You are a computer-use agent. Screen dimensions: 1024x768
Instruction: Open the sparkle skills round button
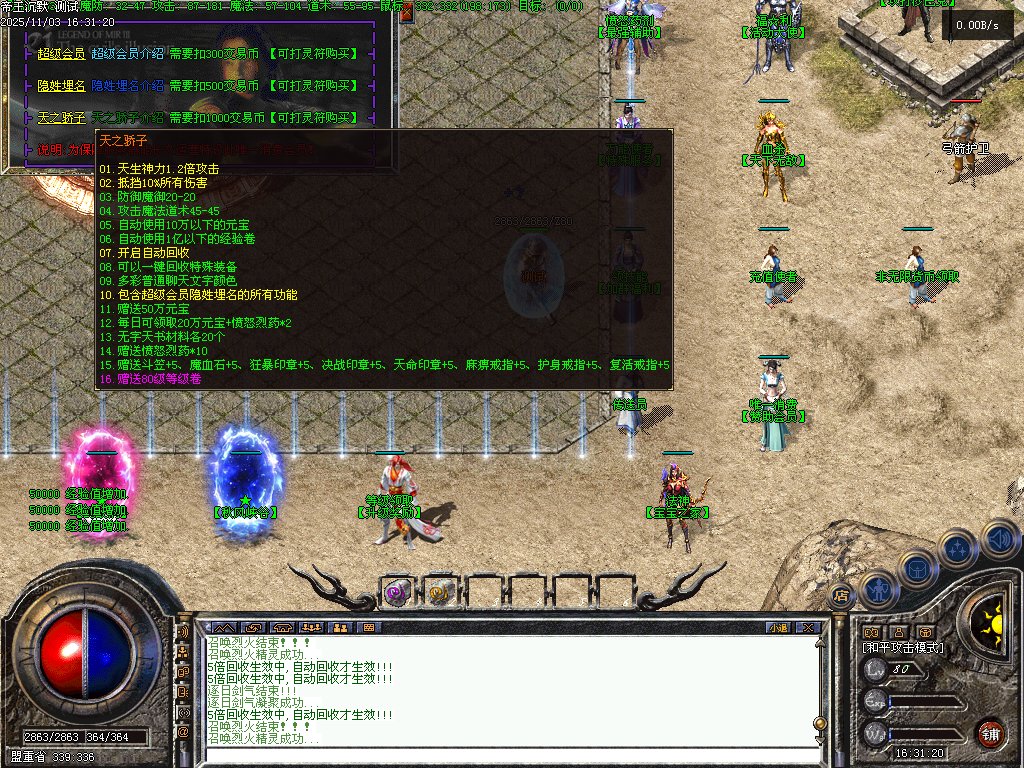[958, 547]
